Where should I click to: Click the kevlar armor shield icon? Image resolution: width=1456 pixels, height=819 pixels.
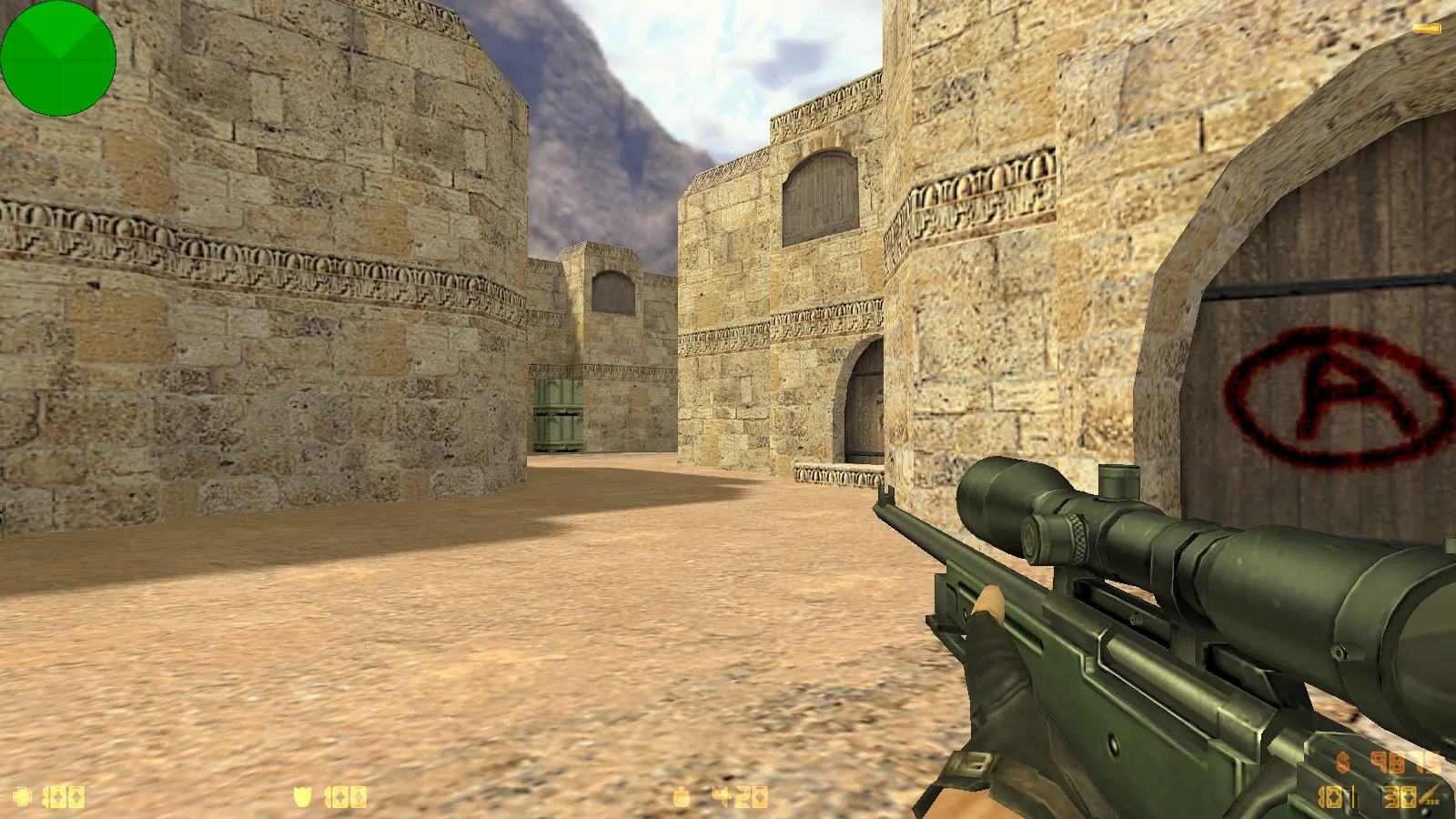(x=302, y=797)
